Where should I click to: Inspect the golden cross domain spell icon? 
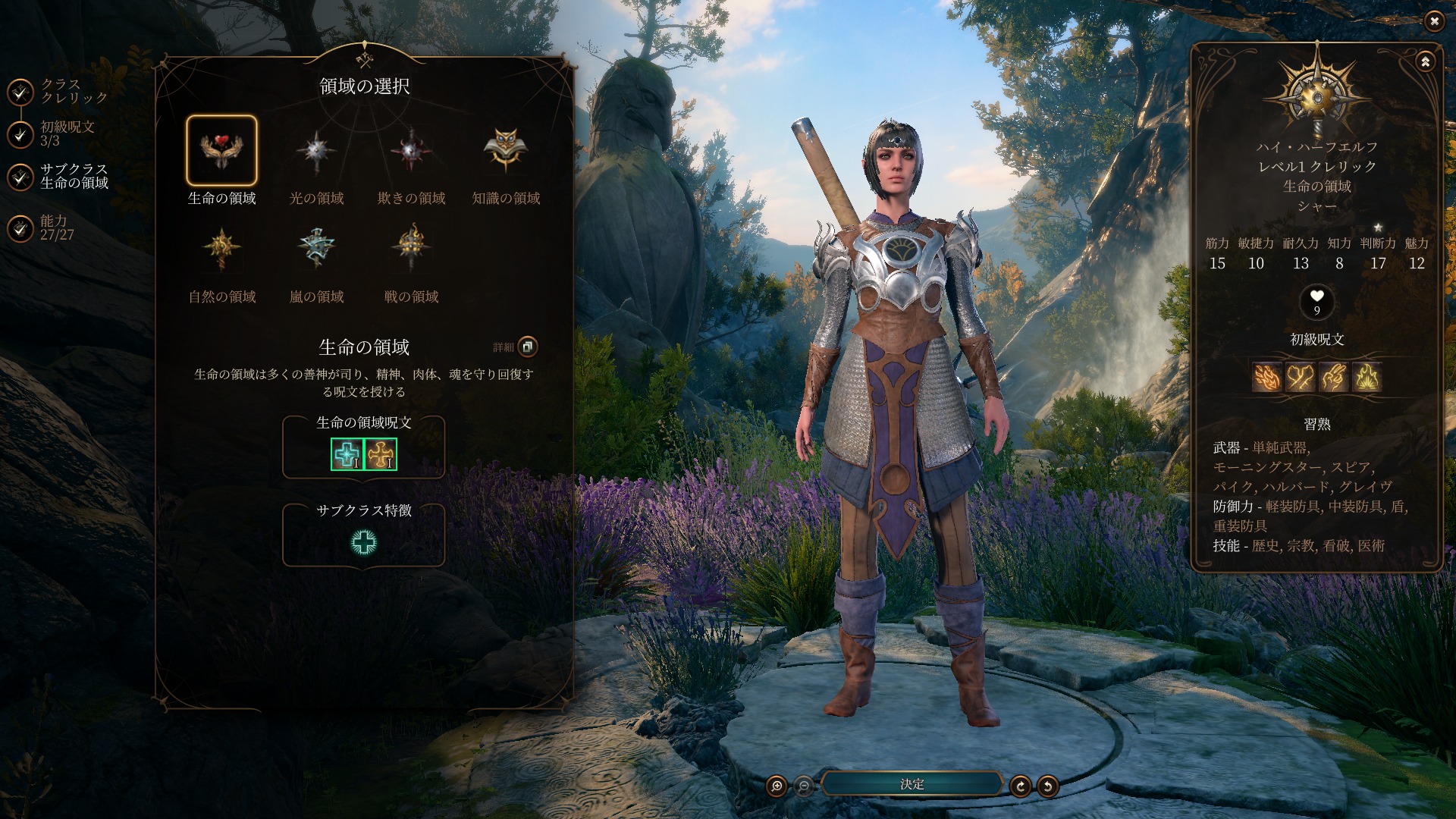coord(381,454)
